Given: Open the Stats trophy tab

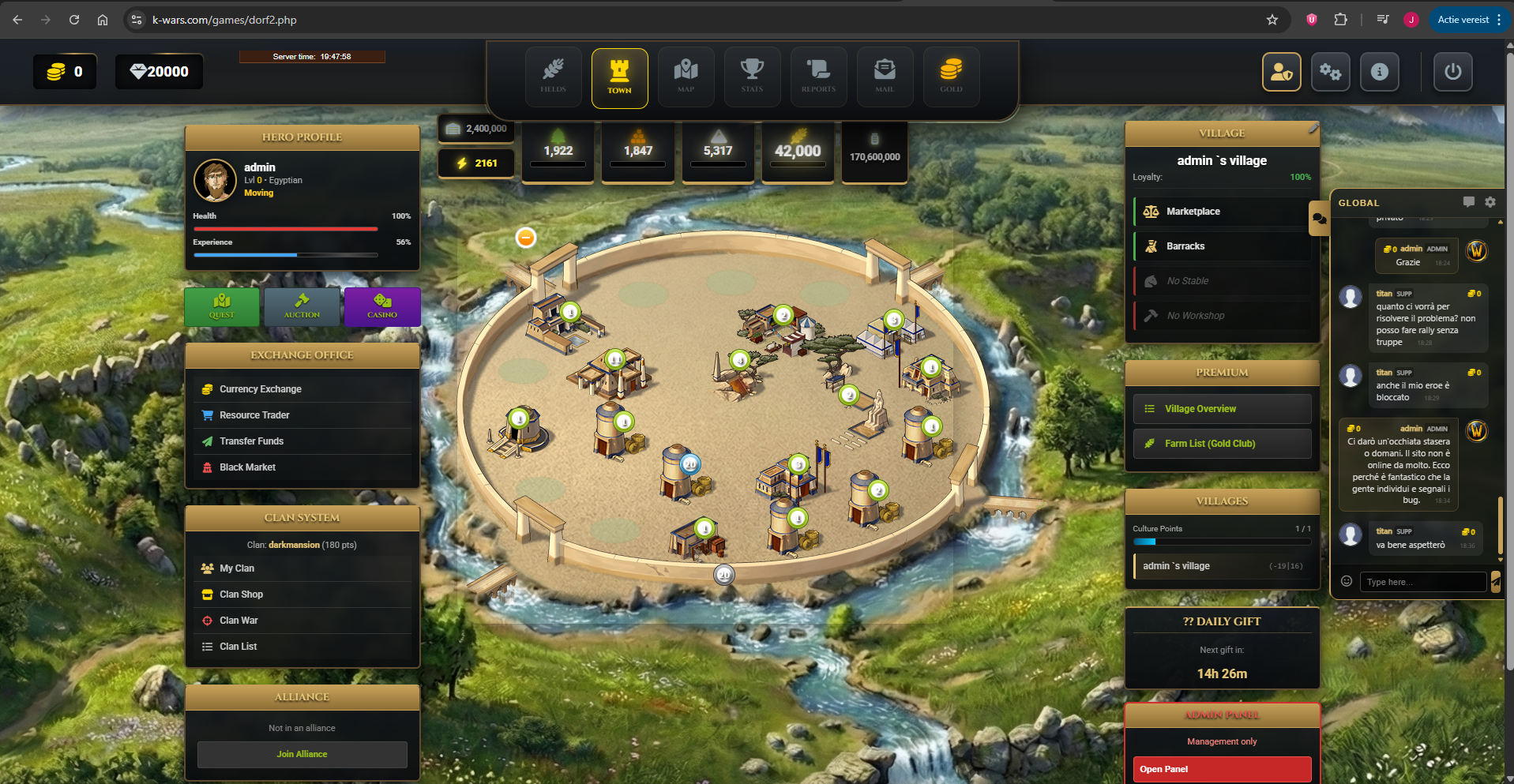Looking at the screenshot, I should coord(752,77).
